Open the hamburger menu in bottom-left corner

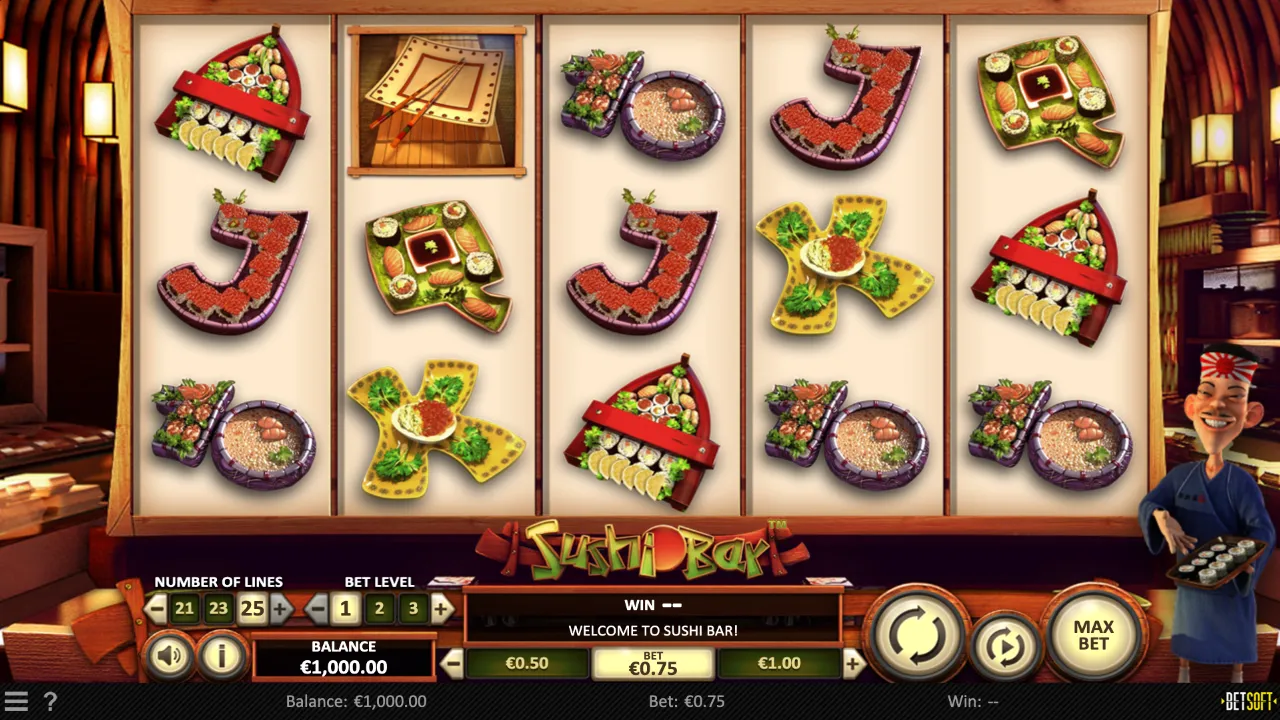pos(14,701)
